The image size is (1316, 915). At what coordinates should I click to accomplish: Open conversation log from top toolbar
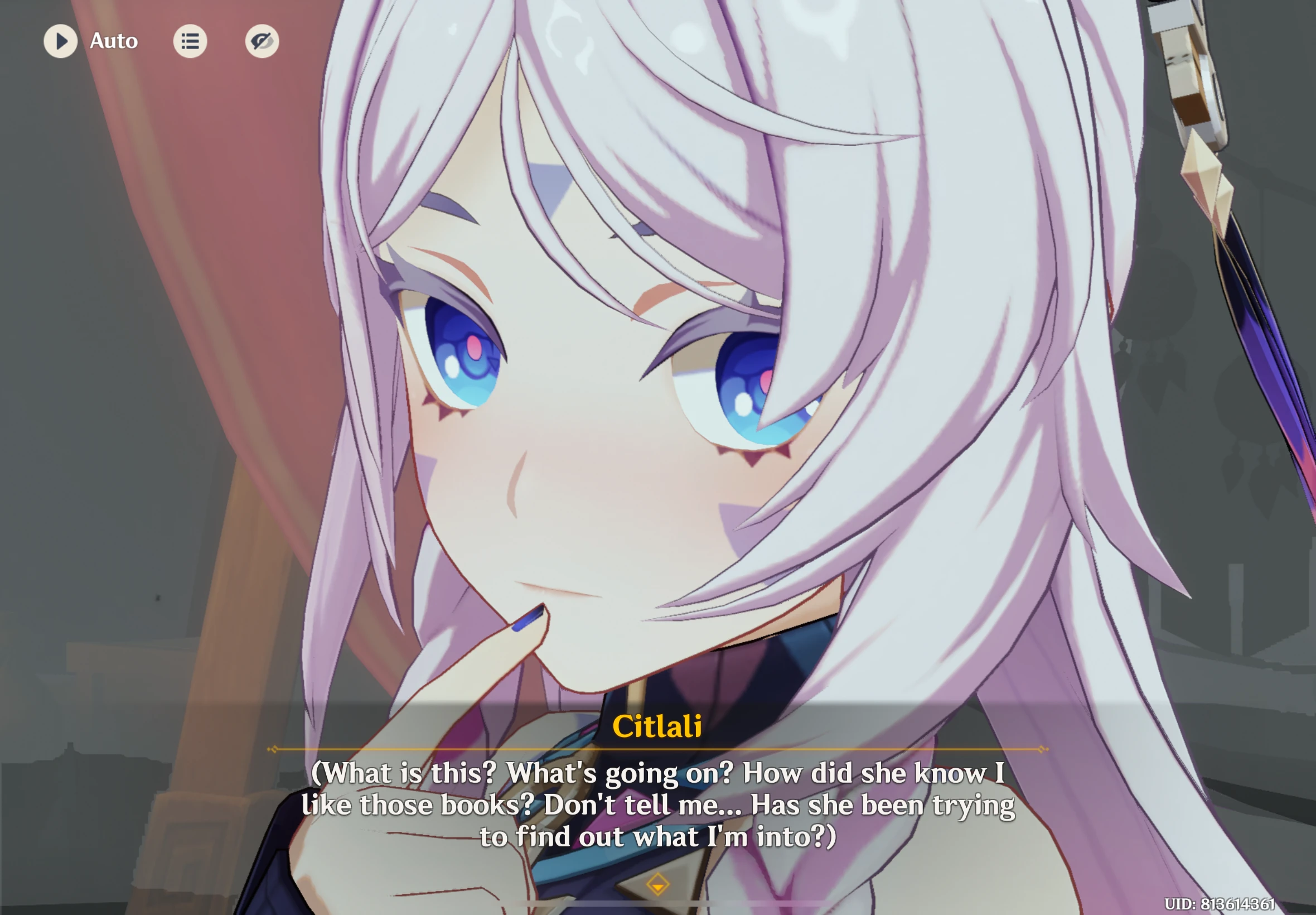tap(191, 41)
